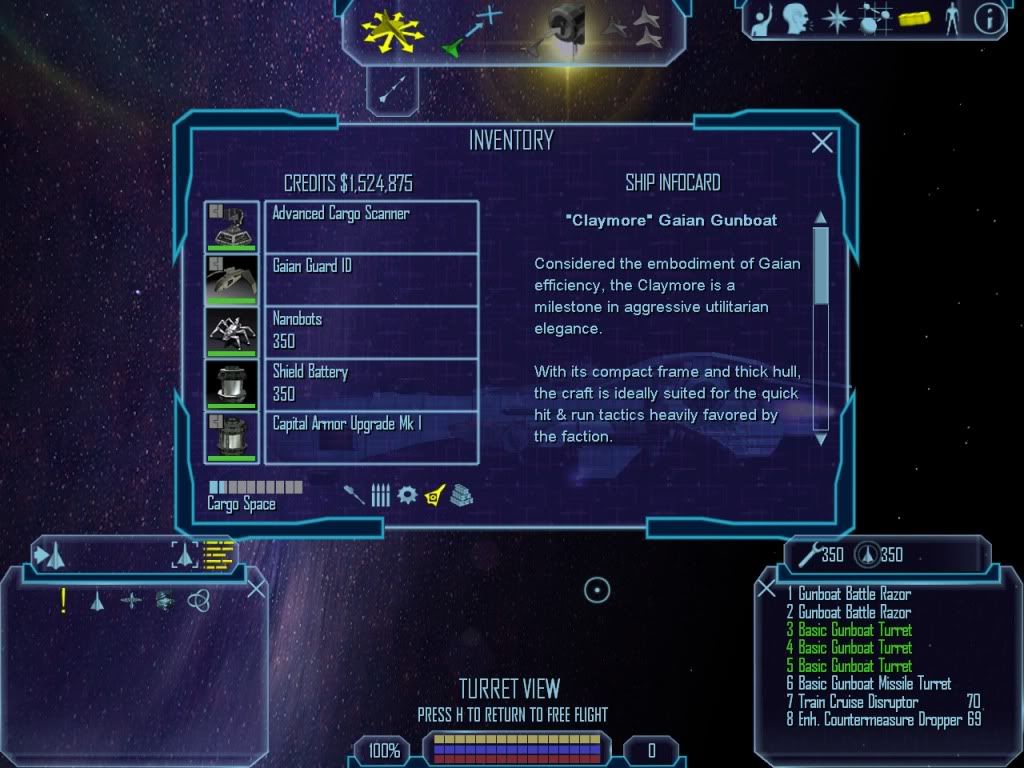Close the Inventory window
This screenshot has width=1024, height=768.
[822, 143]
